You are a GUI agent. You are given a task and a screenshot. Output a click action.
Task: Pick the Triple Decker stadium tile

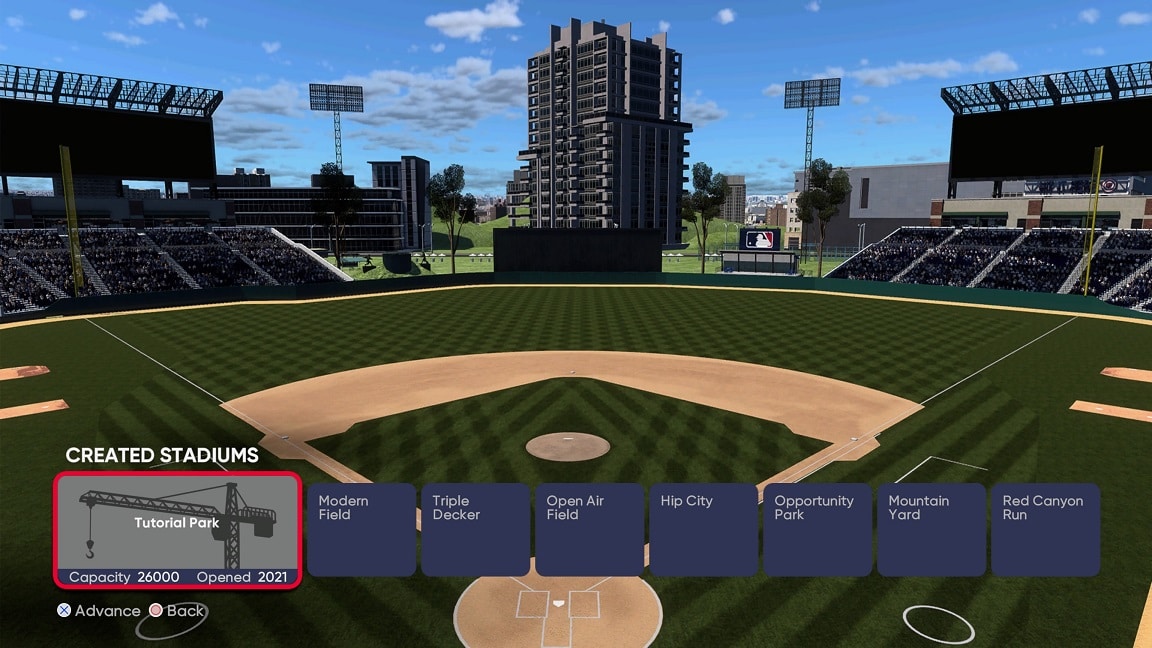475,530
